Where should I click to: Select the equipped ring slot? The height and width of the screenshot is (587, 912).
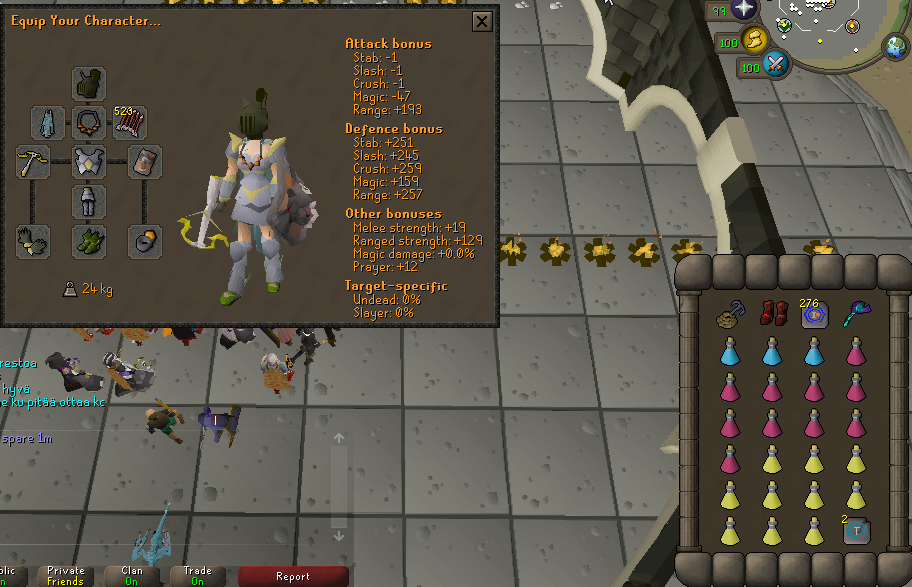[145, 241]
